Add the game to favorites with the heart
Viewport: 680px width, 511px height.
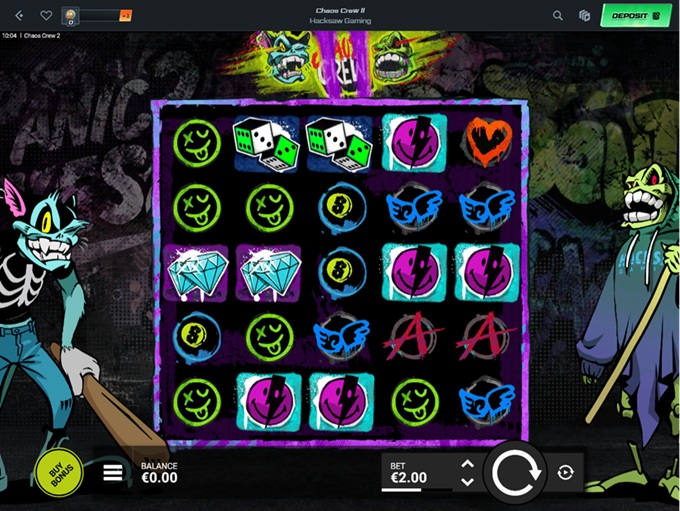click(x=46, y=15)
